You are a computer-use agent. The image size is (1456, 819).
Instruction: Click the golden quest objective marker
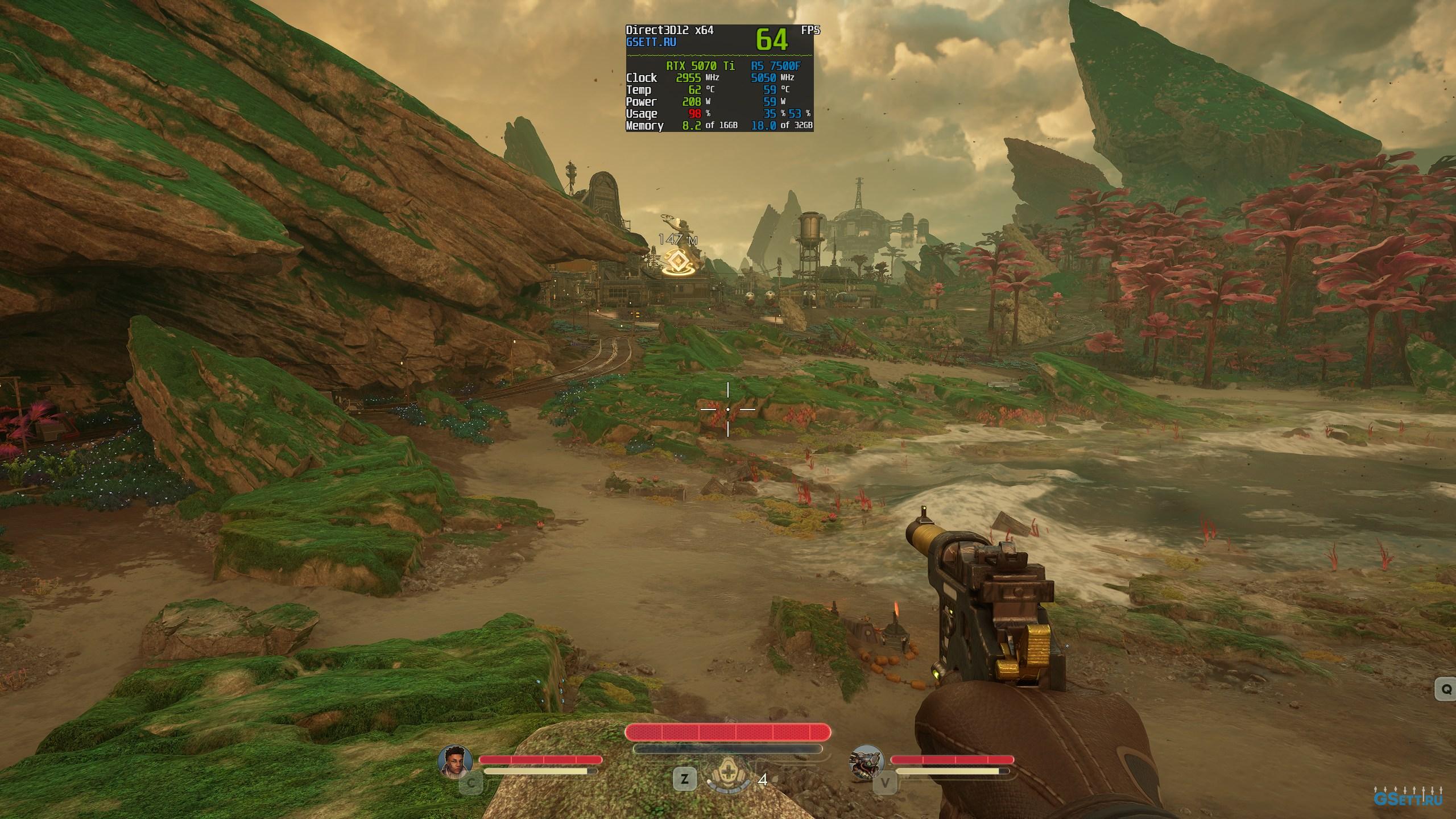pyautogui.click(x=678, y=263)
